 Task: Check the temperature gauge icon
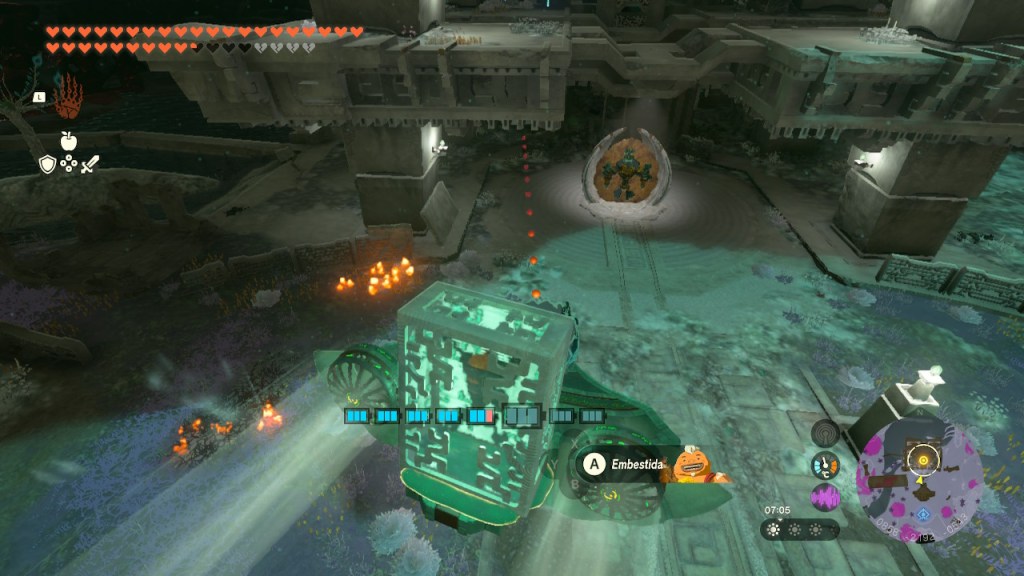(x=825, y=465)
